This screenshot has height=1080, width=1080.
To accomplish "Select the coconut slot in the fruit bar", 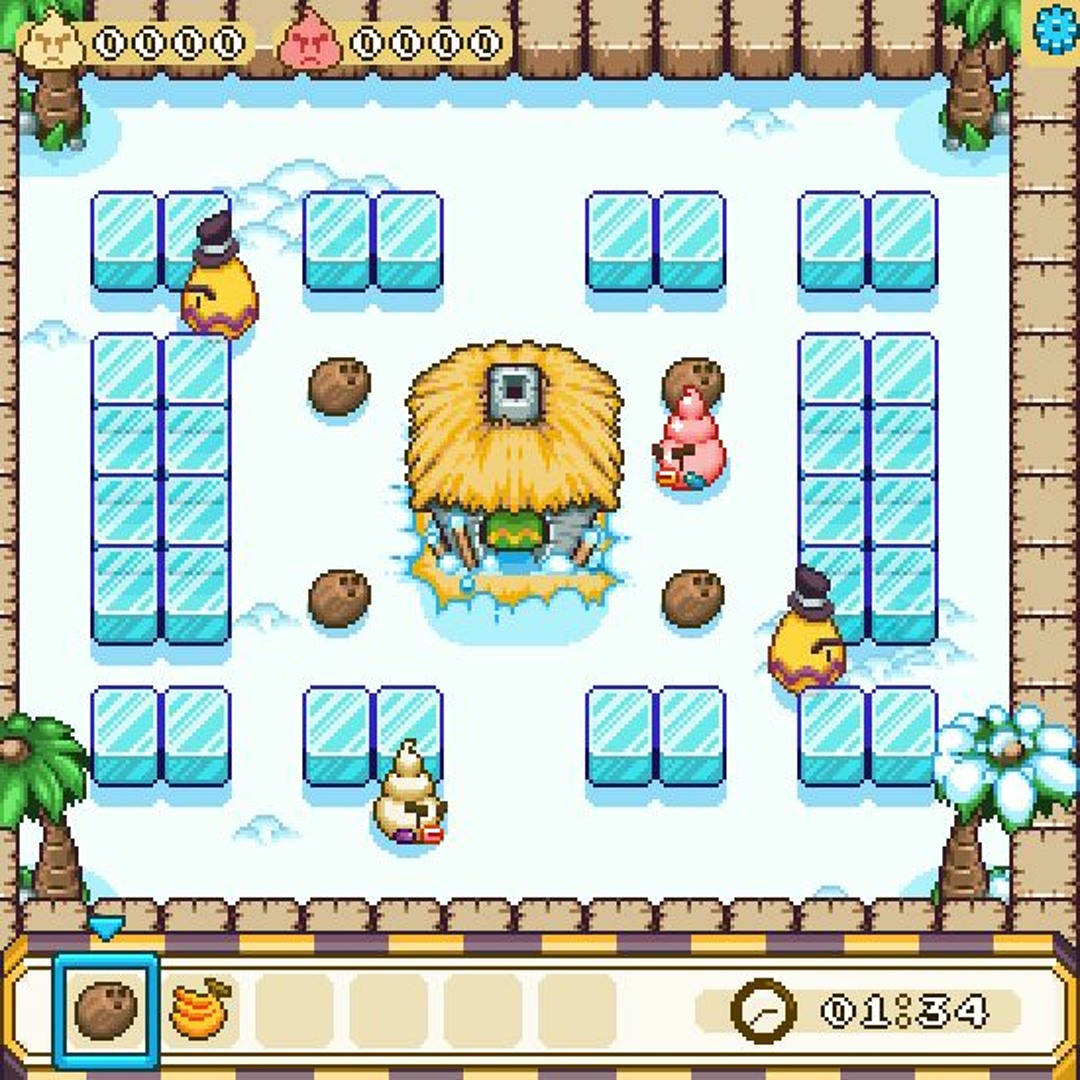I will 105,1010.
